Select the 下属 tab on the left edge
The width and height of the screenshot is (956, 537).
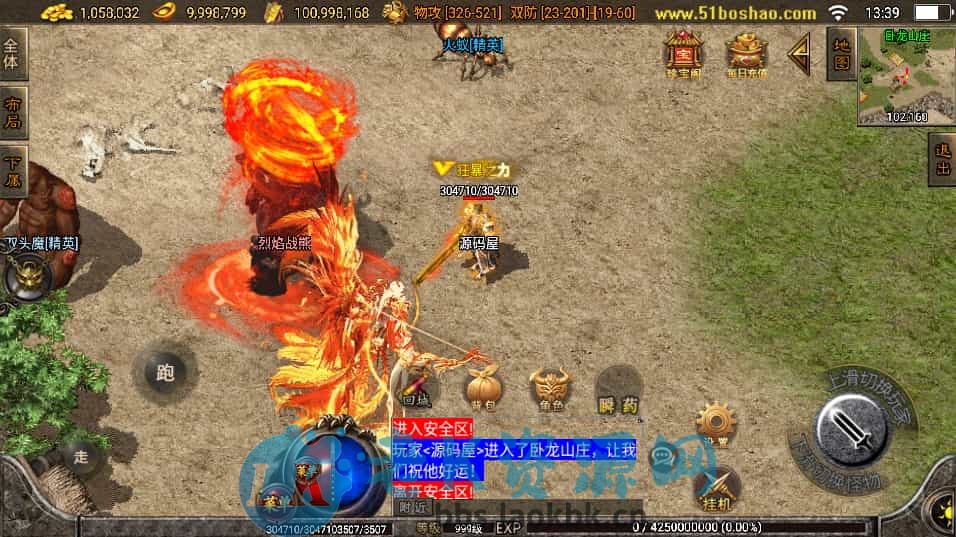(12, 170)
